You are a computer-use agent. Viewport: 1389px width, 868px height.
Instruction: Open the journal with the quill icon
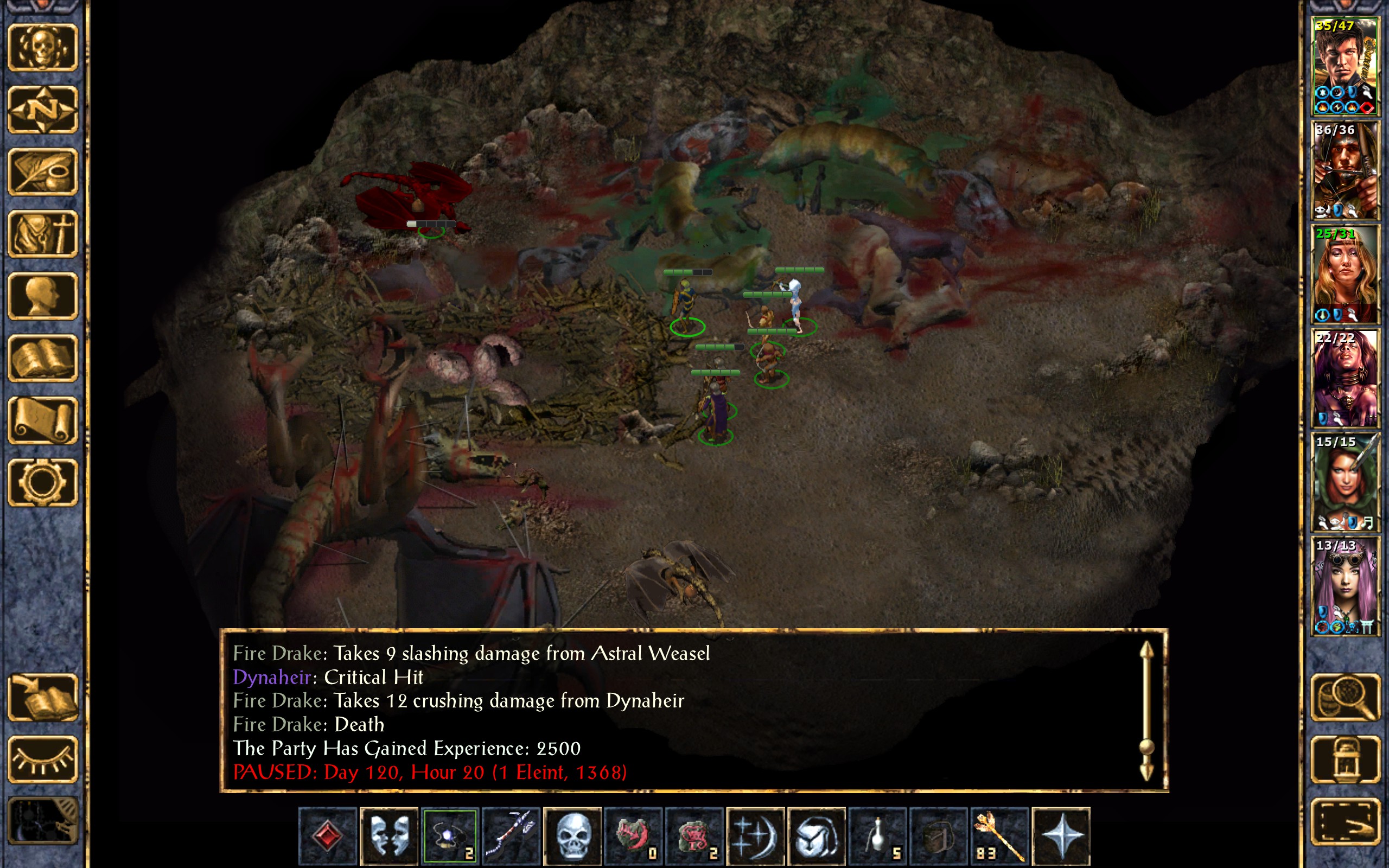click(x=43, y=171)
